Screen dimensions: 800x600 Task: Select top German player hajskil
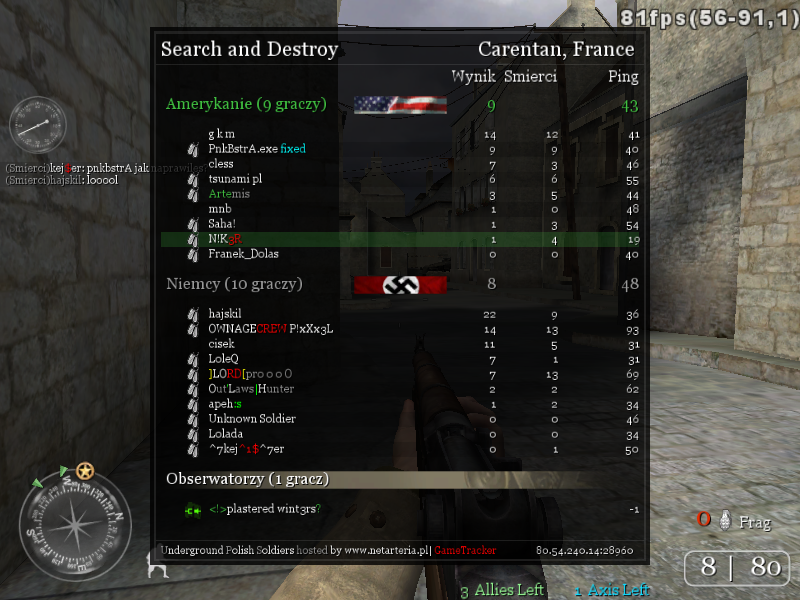tap(225, 314)
